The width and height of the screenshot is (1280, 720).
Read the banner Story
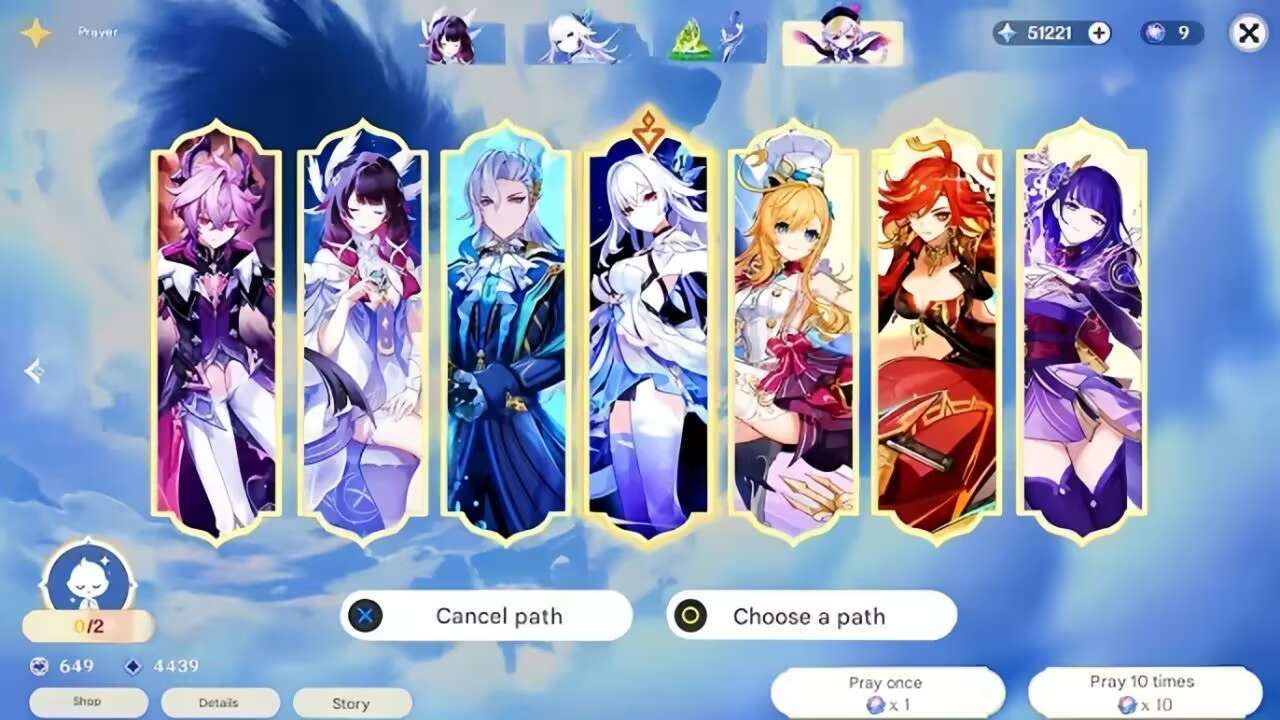[x=352, y=702]
